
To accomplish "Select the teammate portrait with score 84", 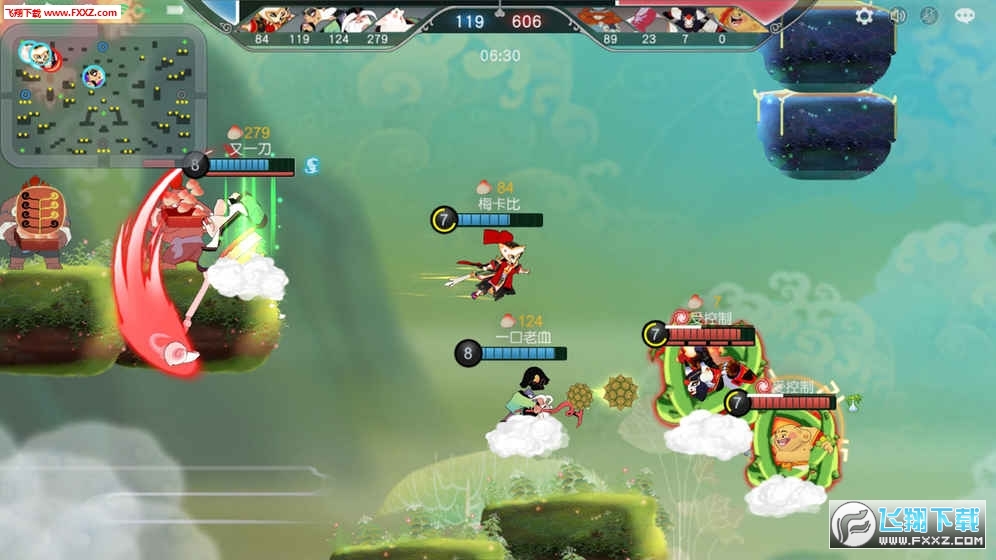I will (x=263, y=20).
